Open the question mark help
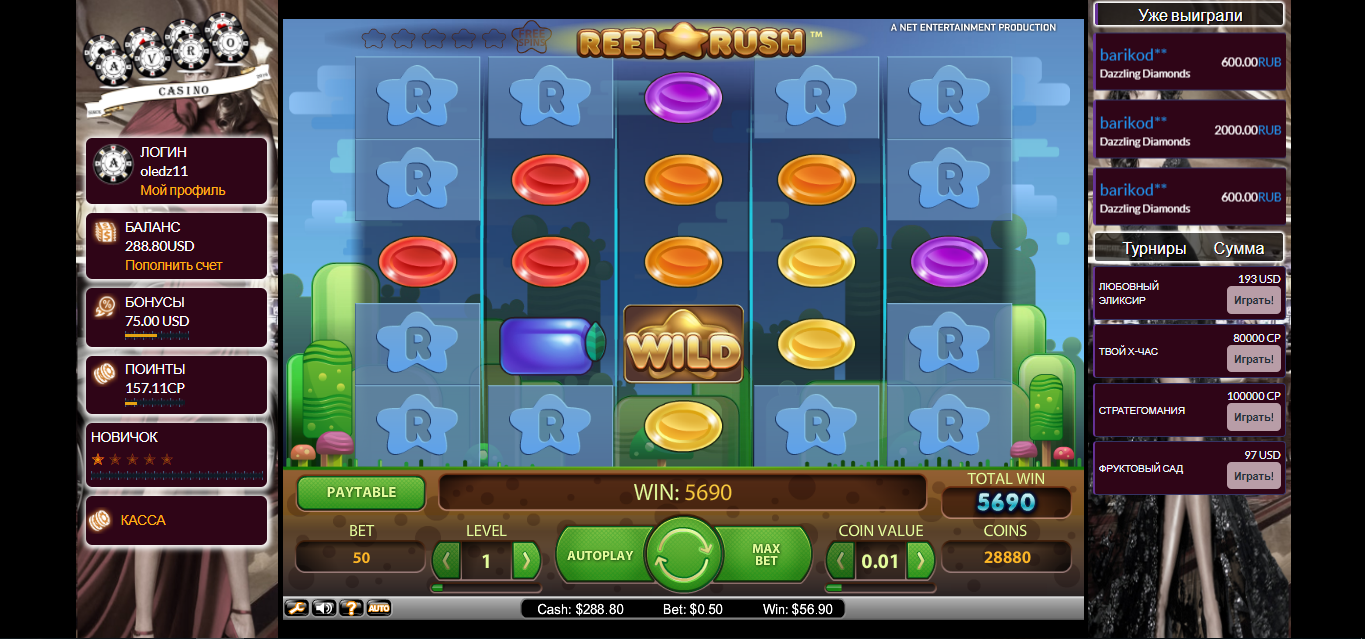This screenshot has height=639, width=1365. pos(351,608)
